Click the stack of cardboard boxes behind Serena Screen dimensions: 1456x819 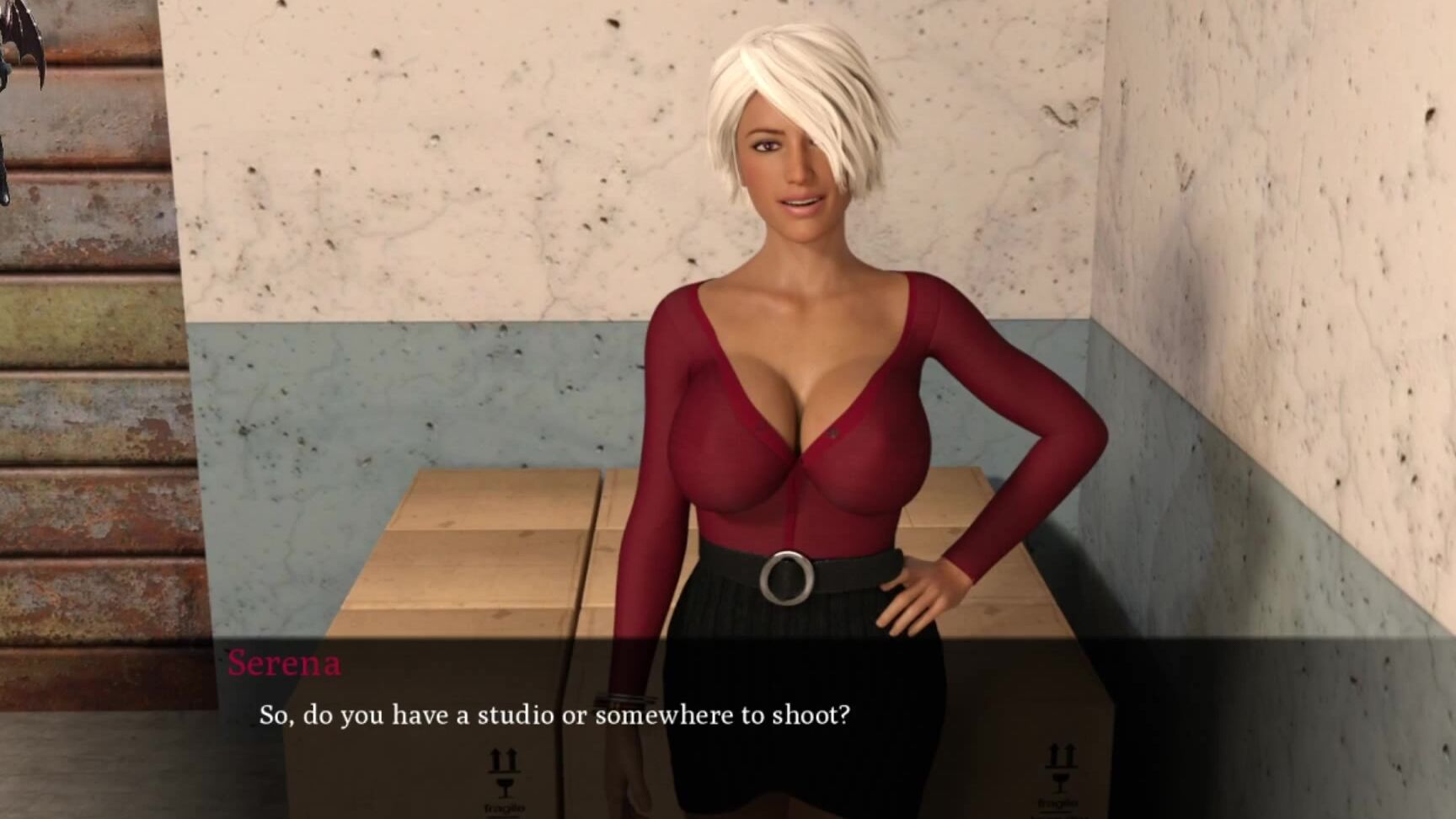tap(472, 548)
